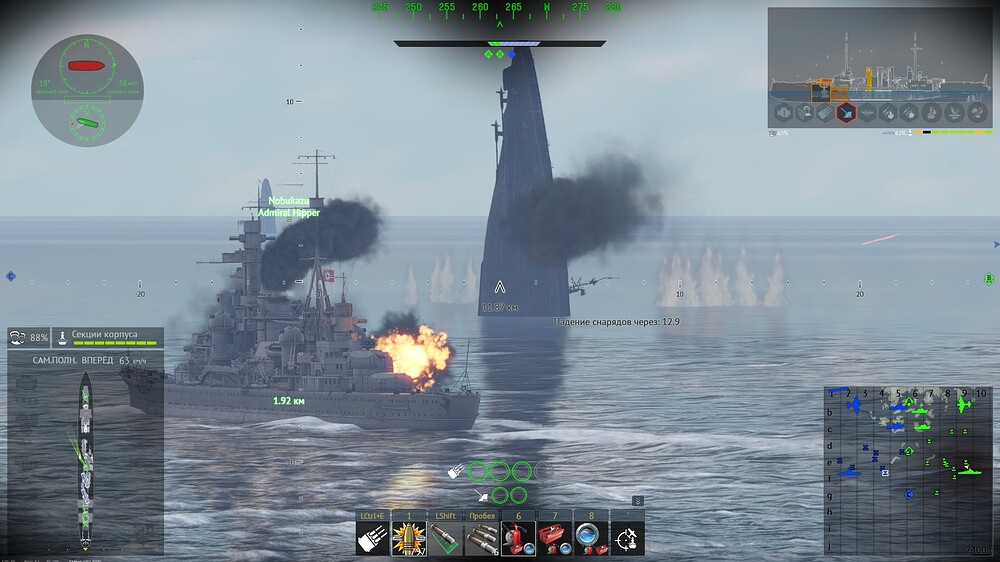Launch a single torpedo from the LShift slot
The height and width of the screenshot is (562, 1000).
click(x=445, y=538)
